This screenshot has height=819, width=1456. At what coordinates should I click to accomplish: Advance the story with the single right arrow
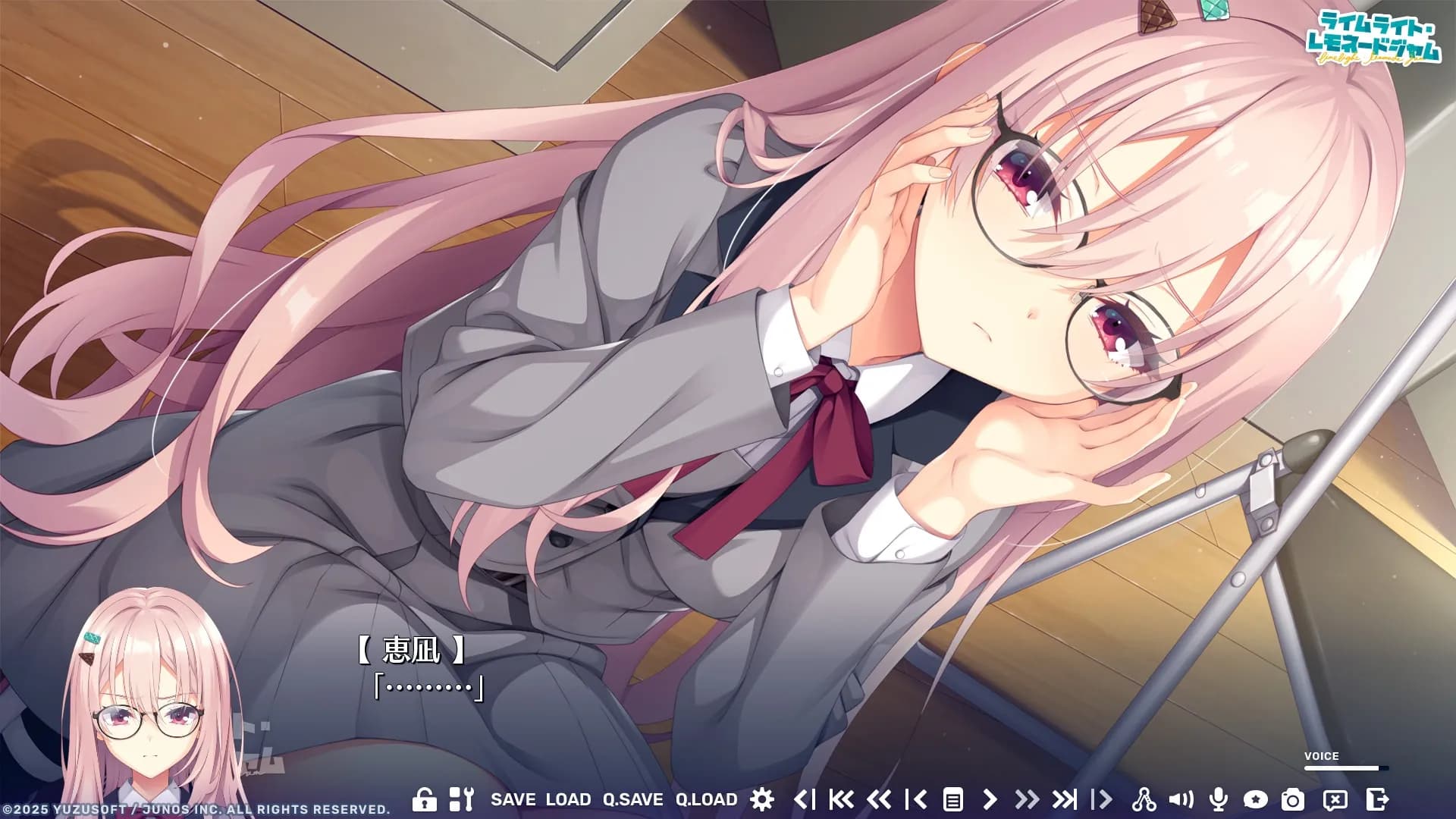pos(990,799)
